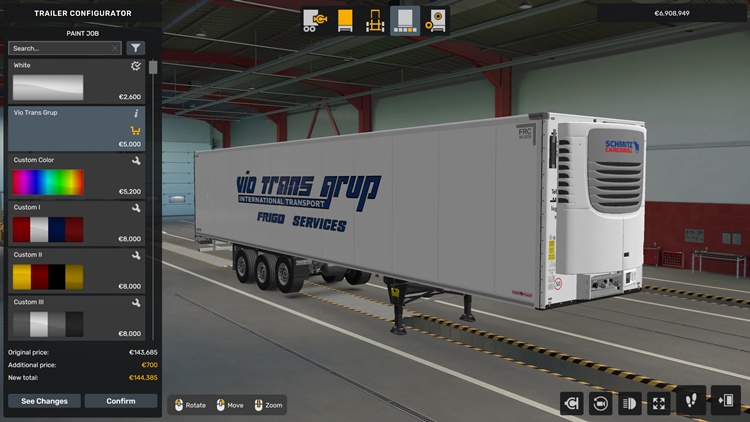Clear the search field with the X

point(115,48)
